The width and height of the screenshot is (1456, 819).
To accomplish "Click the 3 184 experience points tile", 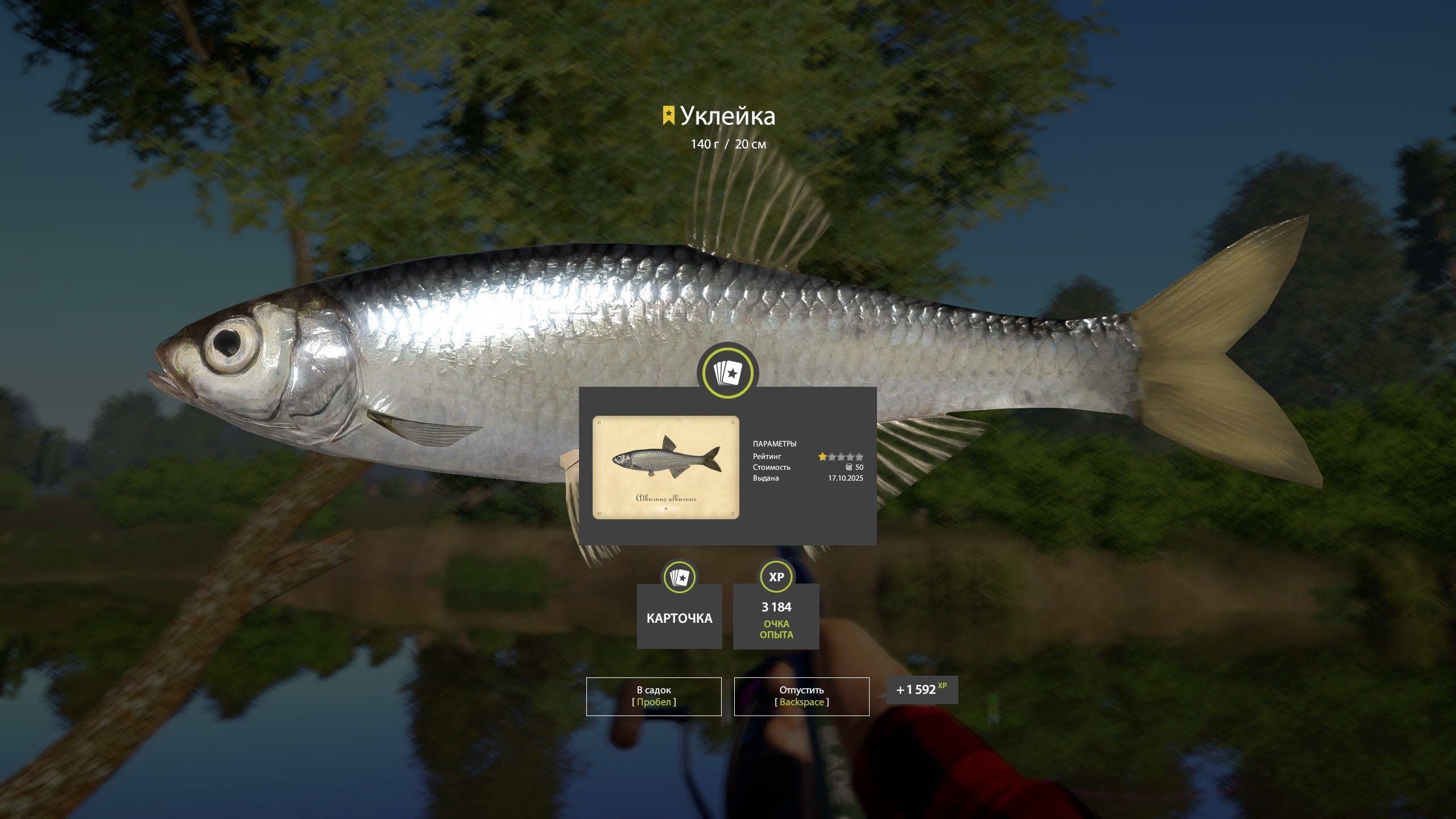I will point(776,616).
